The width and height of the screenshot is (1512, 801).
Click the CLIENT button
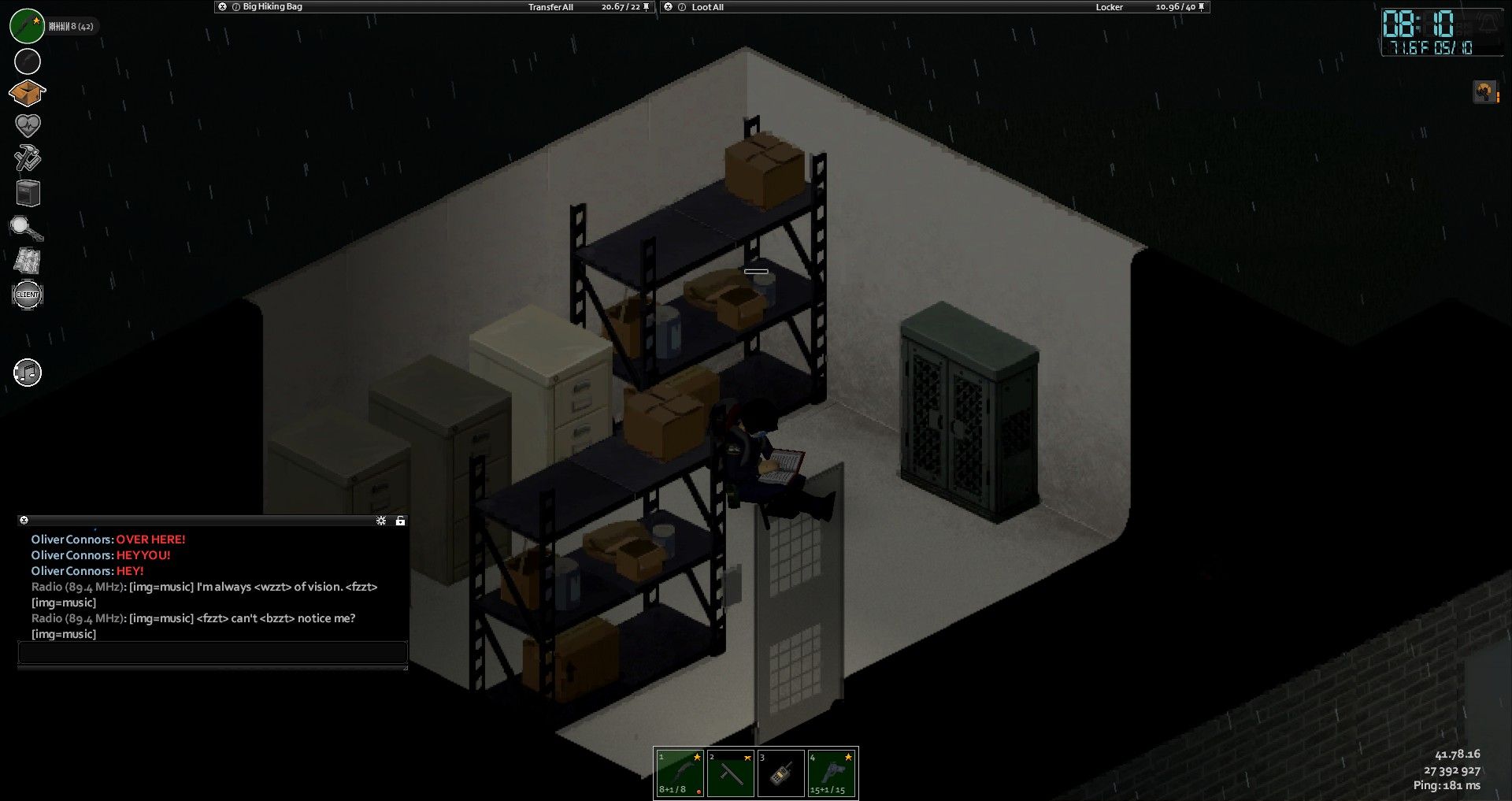28,295
